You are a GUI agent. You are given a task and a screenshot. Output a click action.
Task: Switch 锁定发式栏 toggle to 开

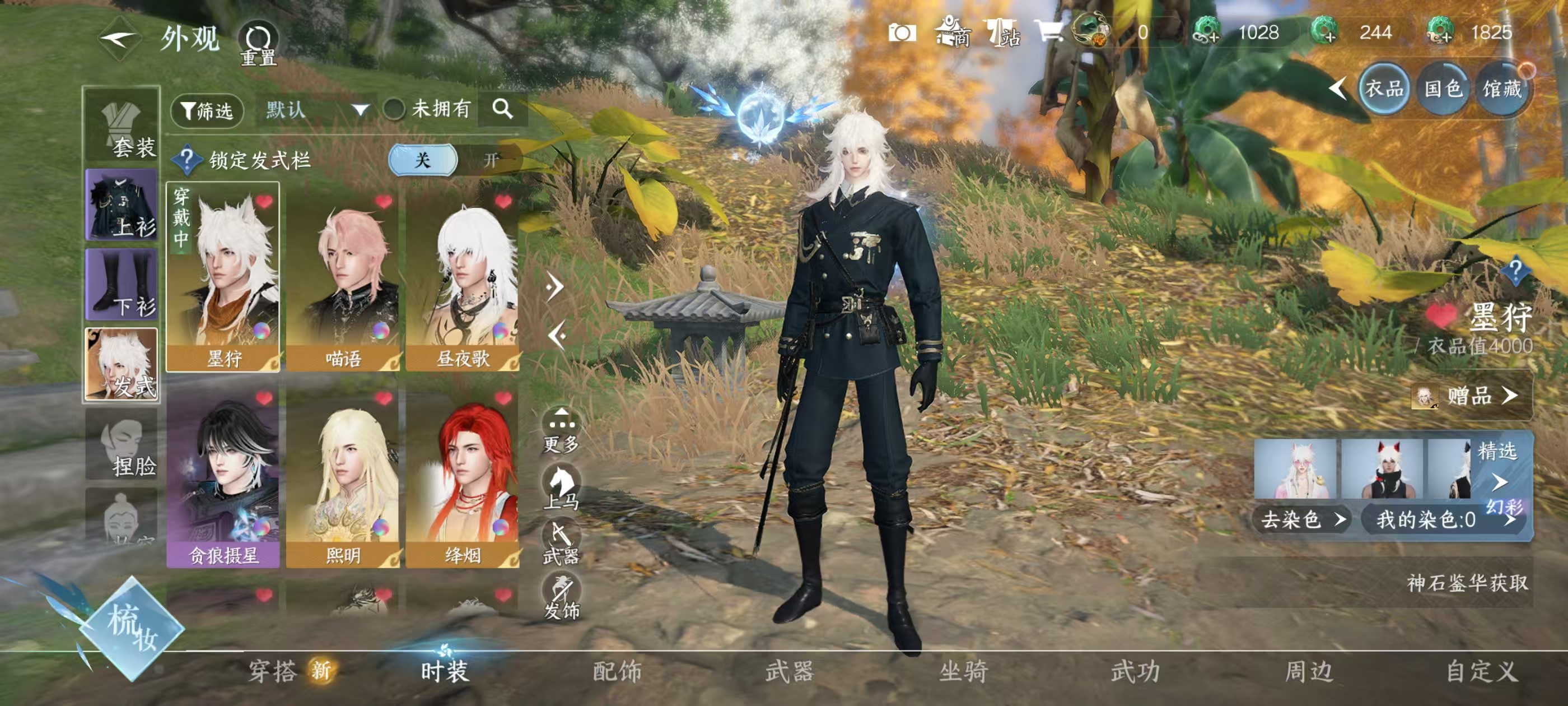point(491,160)
